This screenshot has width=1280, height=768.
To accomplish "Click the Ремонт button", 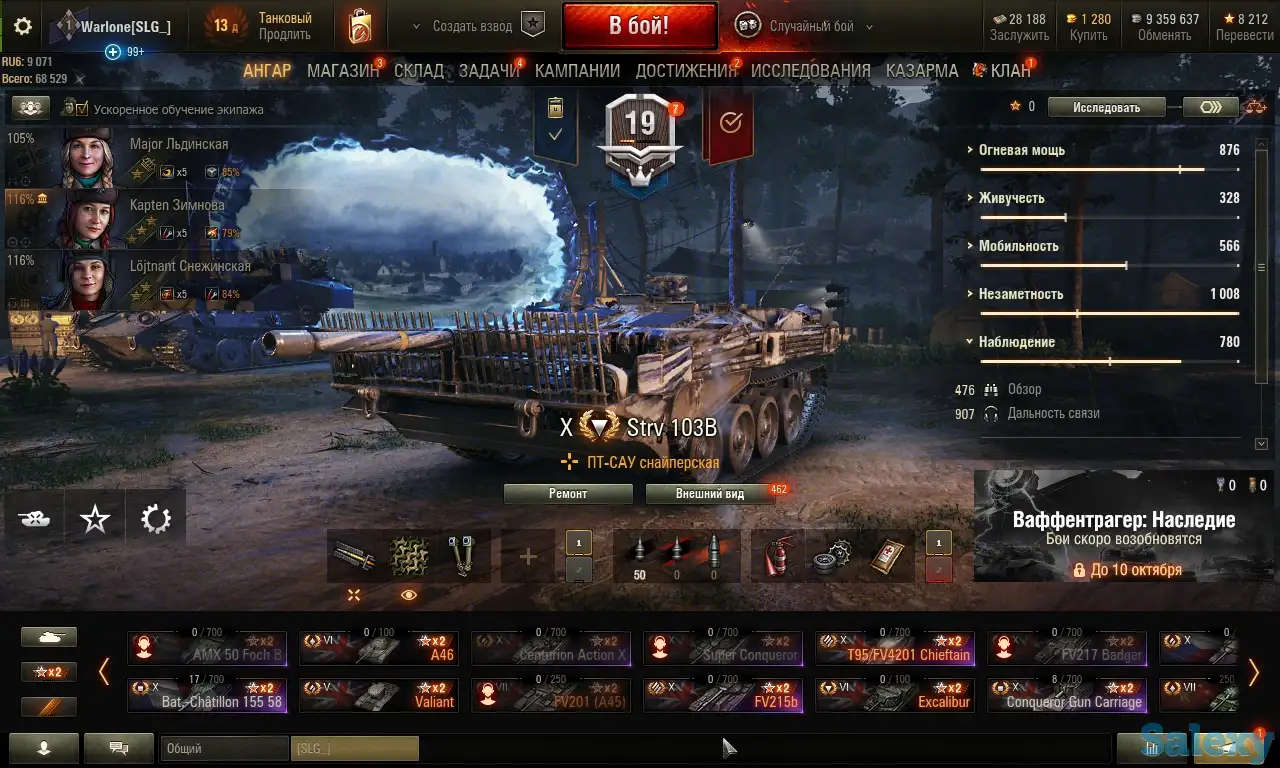I will pyautogui.click(x=568, y=494).
